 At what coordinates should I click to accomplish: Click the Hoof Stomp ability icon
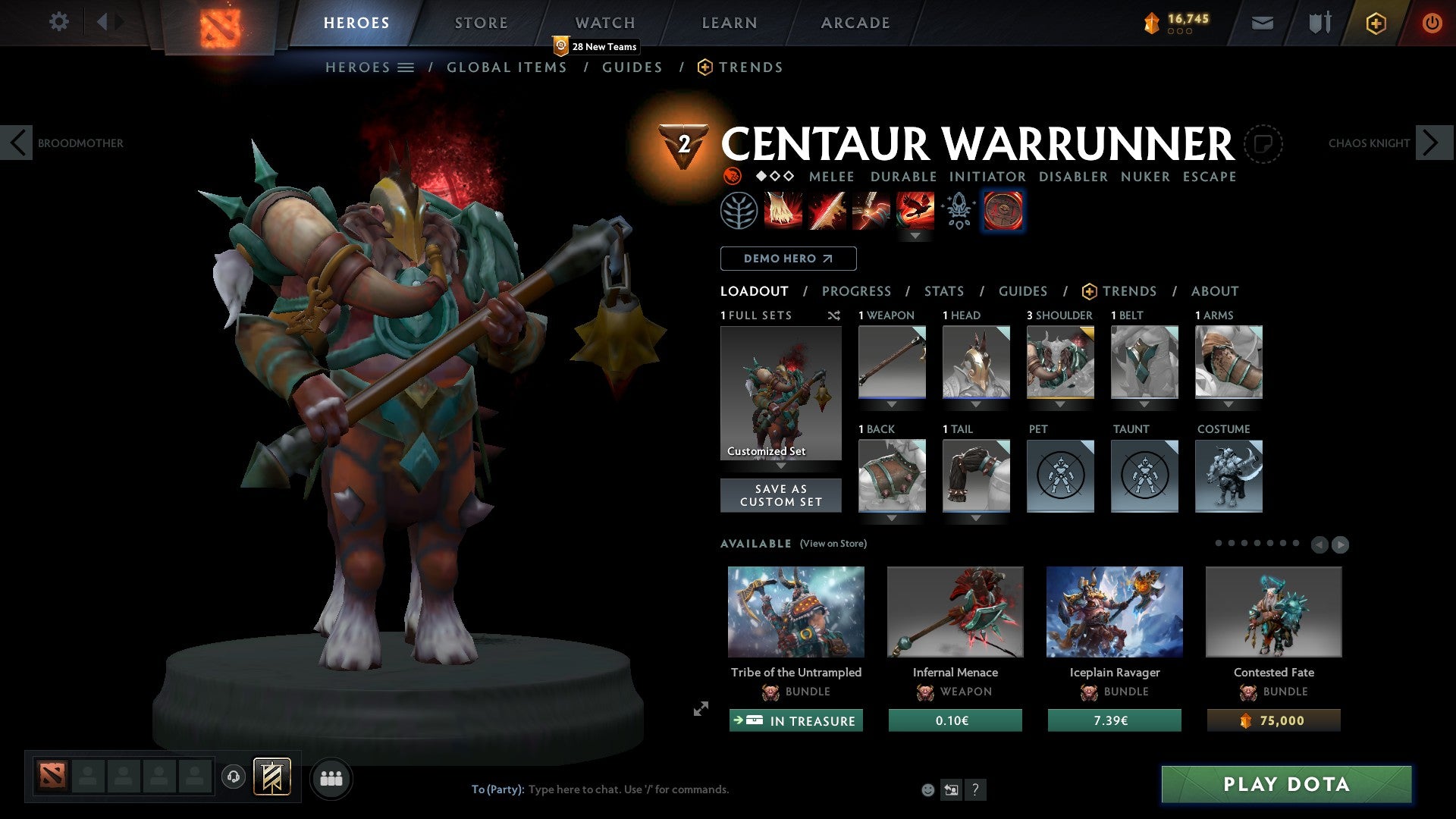[x=781, y=211]
